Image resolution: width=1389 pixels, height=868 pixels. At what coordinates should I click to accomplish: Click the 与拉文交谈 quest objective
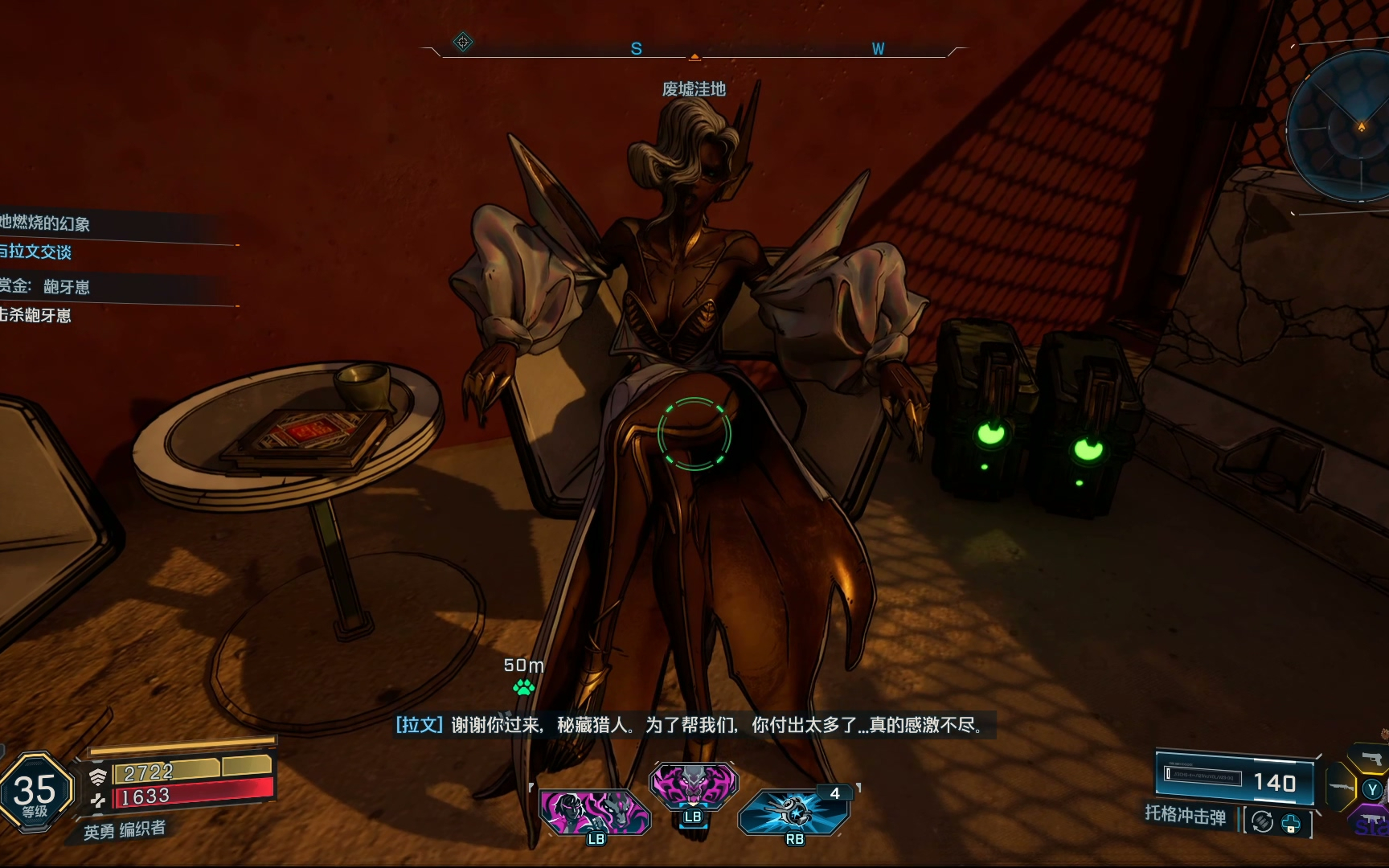36,252
